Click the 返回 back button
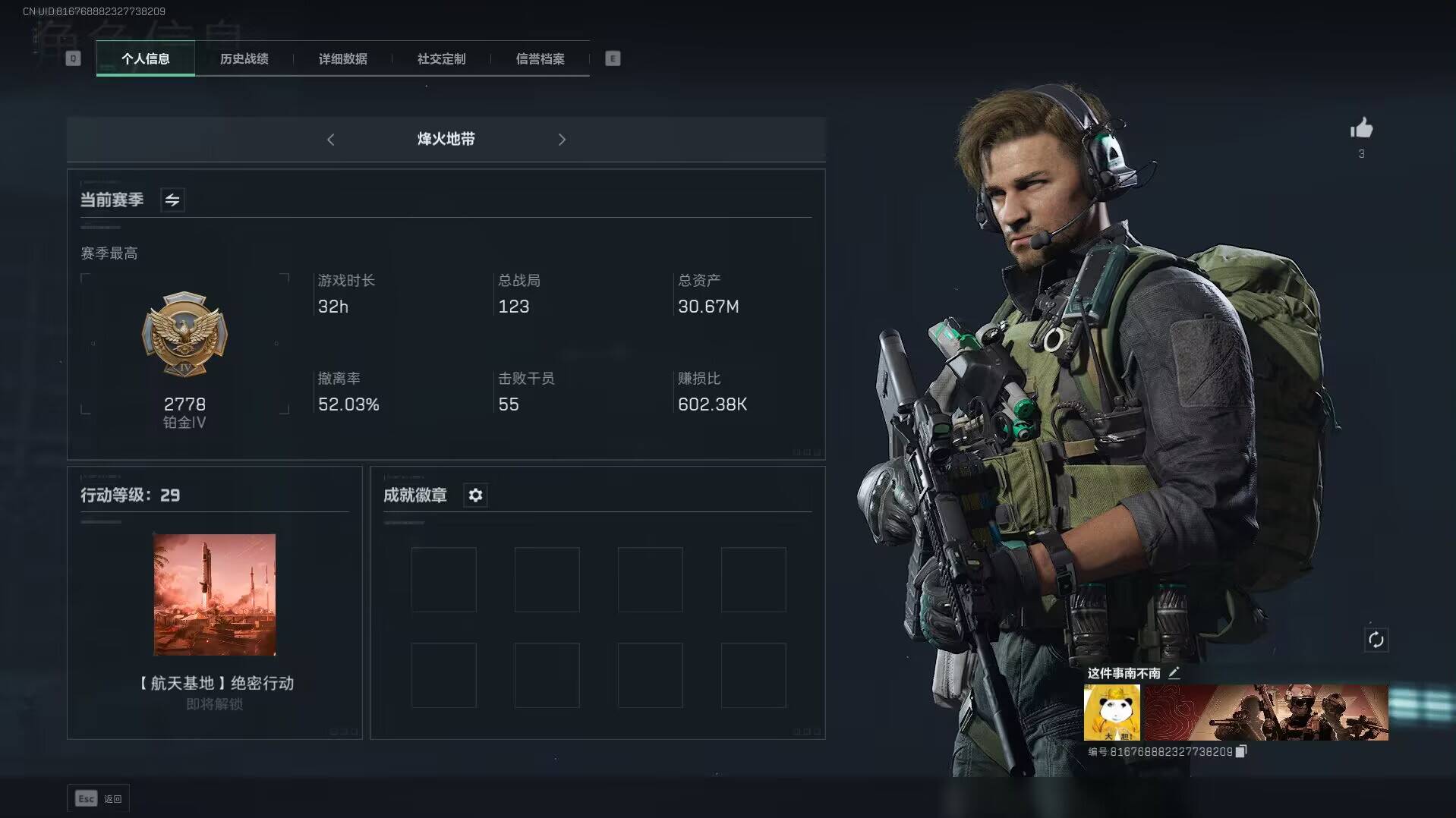Viewport: 1456px width, 818px height. point(99,798)
